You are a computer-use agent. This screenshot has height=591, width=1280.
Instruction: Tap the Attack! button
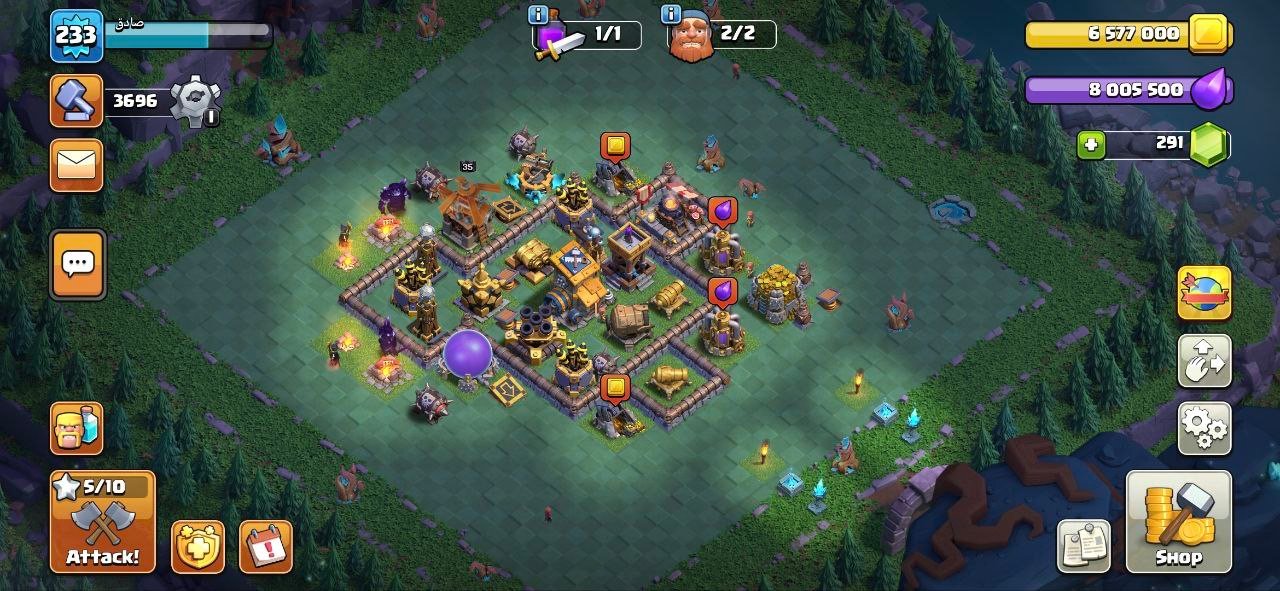pyautogui.click(x=103, y=521)
